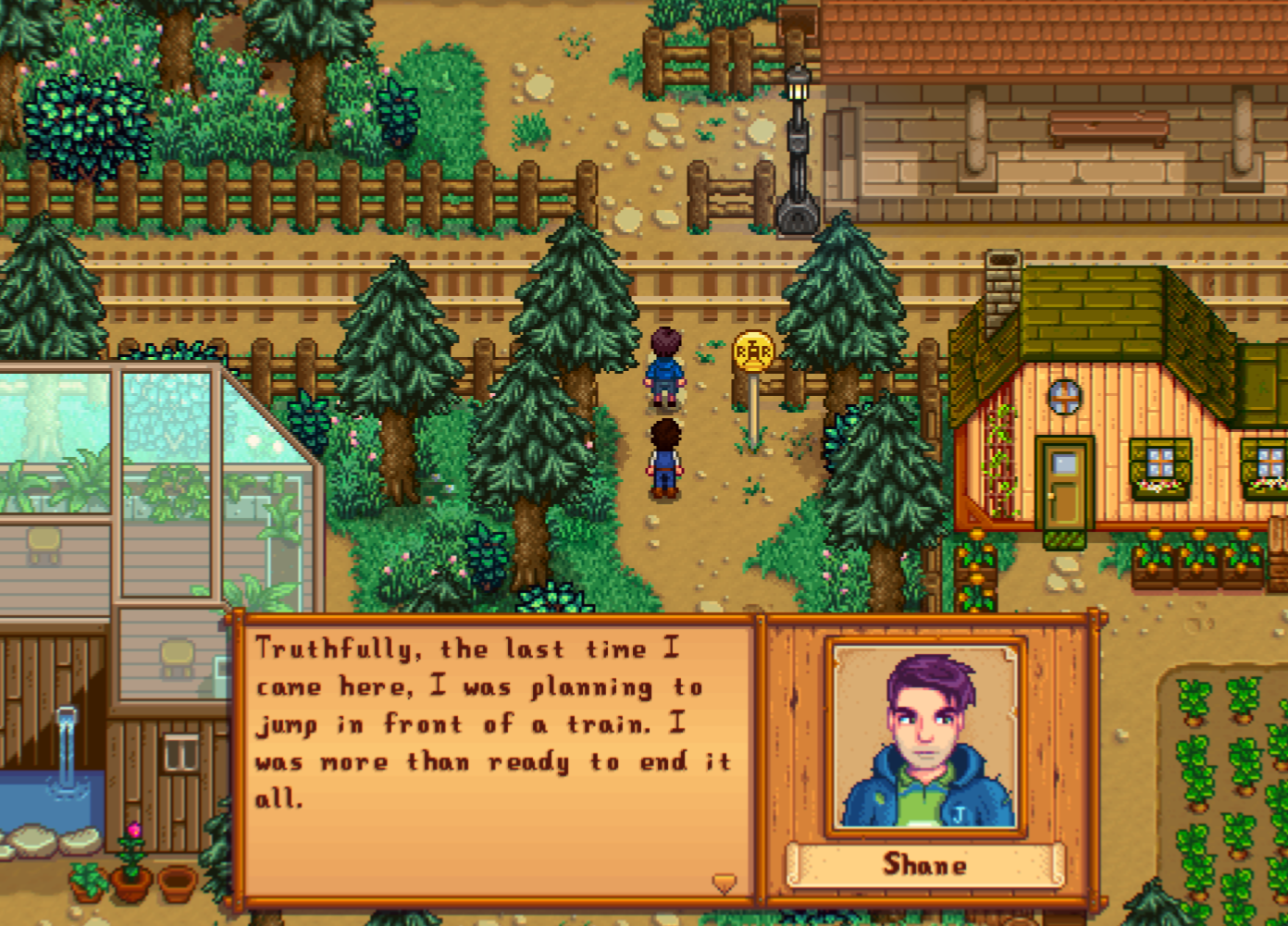
Task: Click the railroad crossing sign
Action: coord(751,352)
